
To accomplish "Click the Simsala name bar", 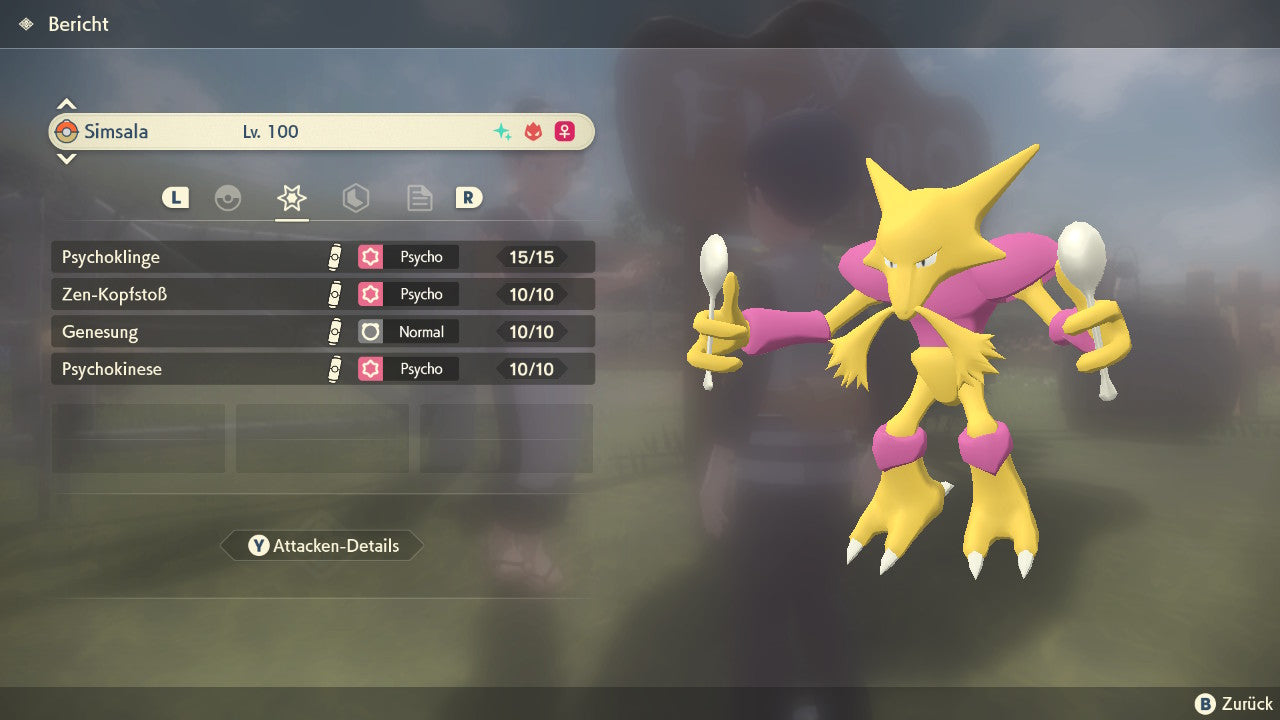I will (322, 131).
